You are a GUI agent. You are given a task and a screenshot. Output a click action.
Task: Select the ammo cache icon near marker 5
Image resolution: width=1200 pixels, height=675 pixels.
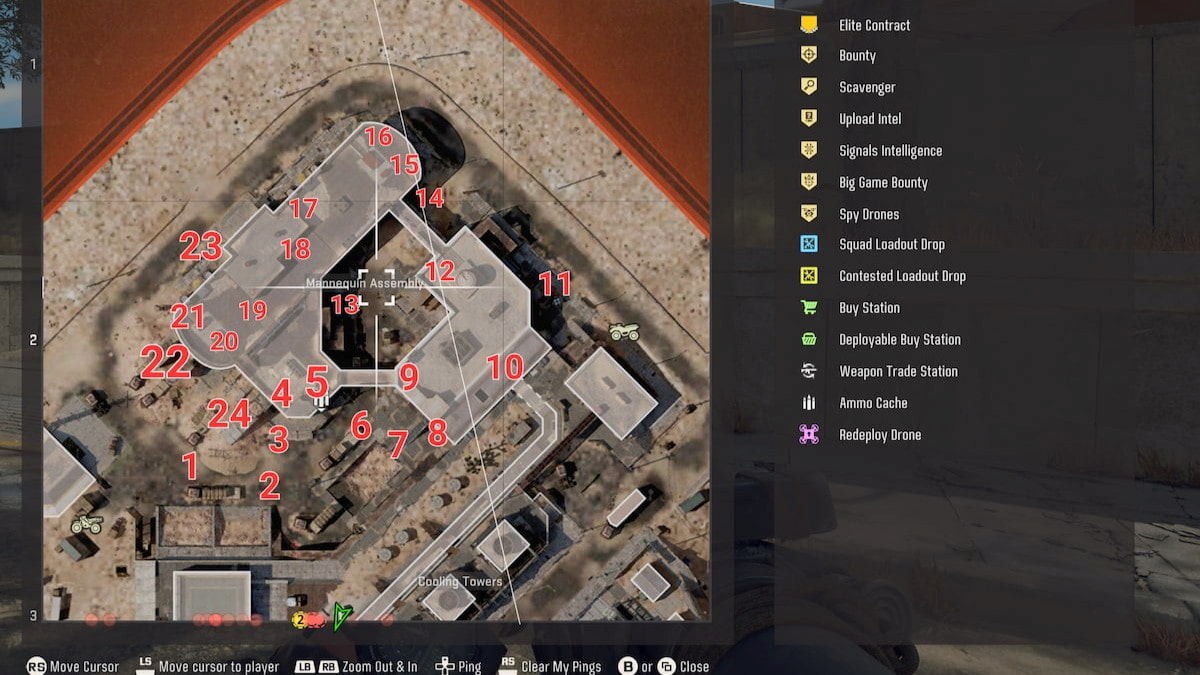click(322, 400)
